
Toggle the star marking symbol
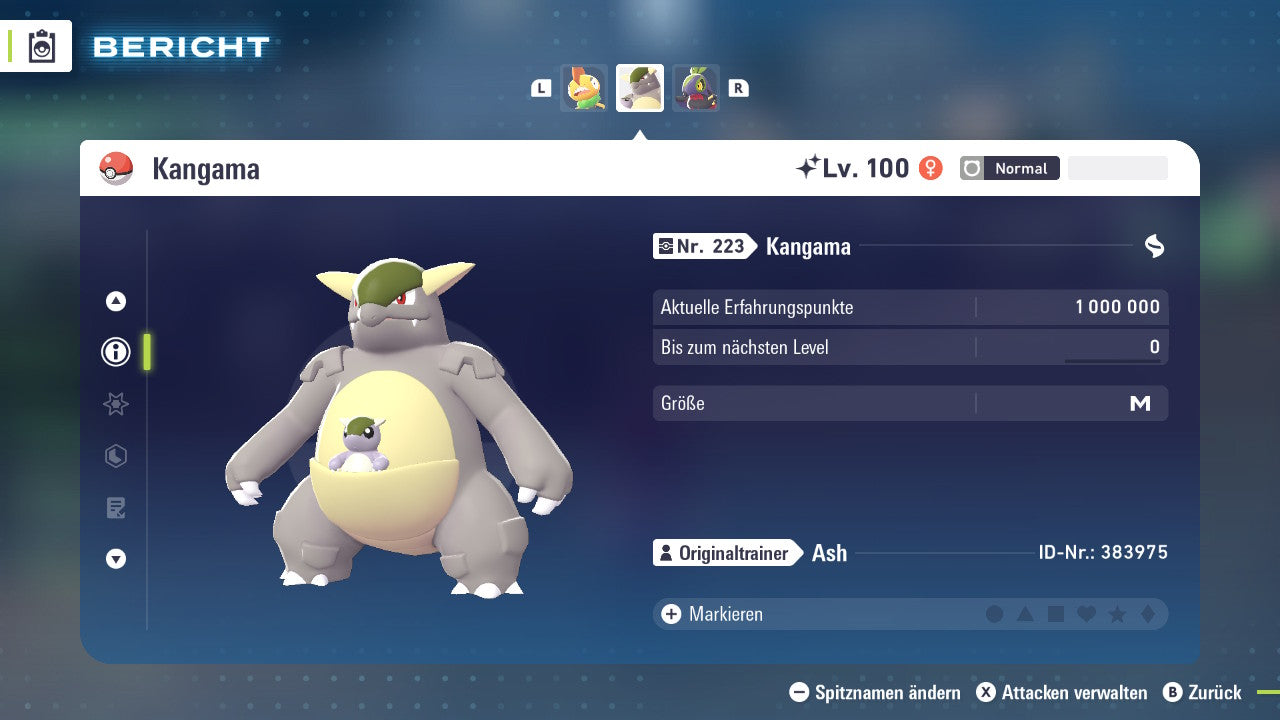(x=1118, y=614)
